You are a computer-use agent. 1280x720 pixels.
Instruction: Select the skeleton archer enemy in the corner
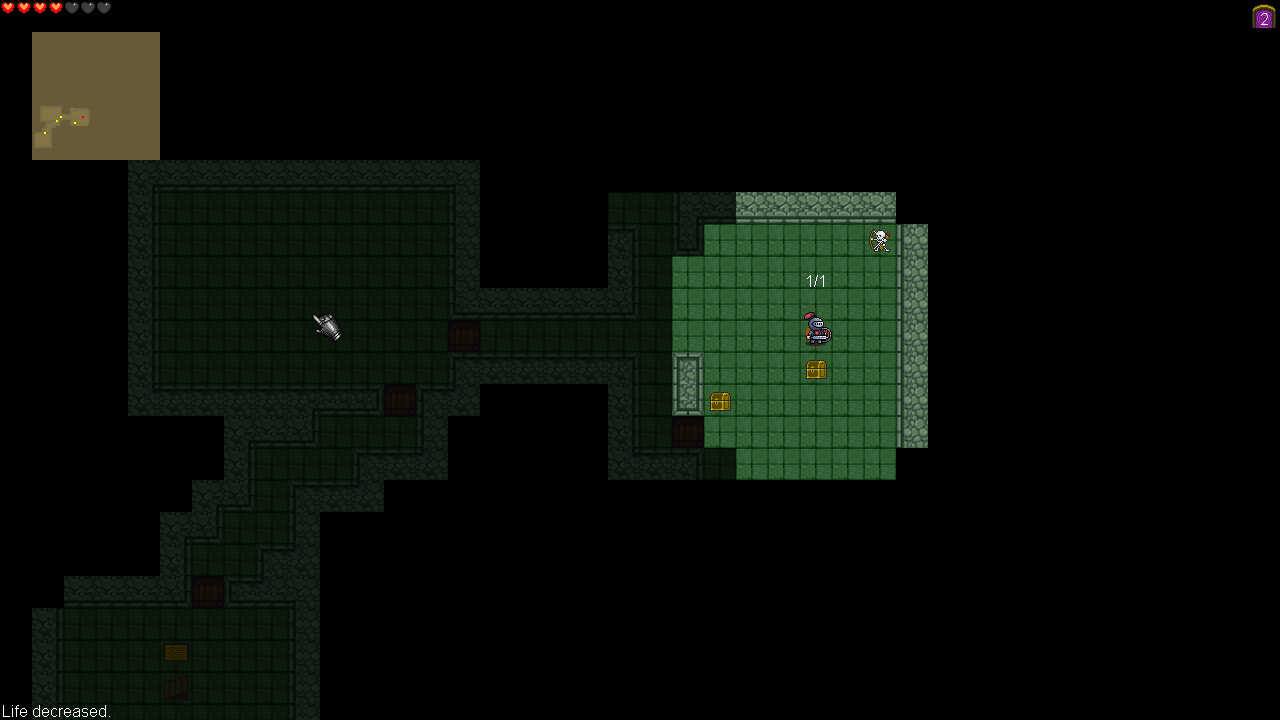(878, 240)
